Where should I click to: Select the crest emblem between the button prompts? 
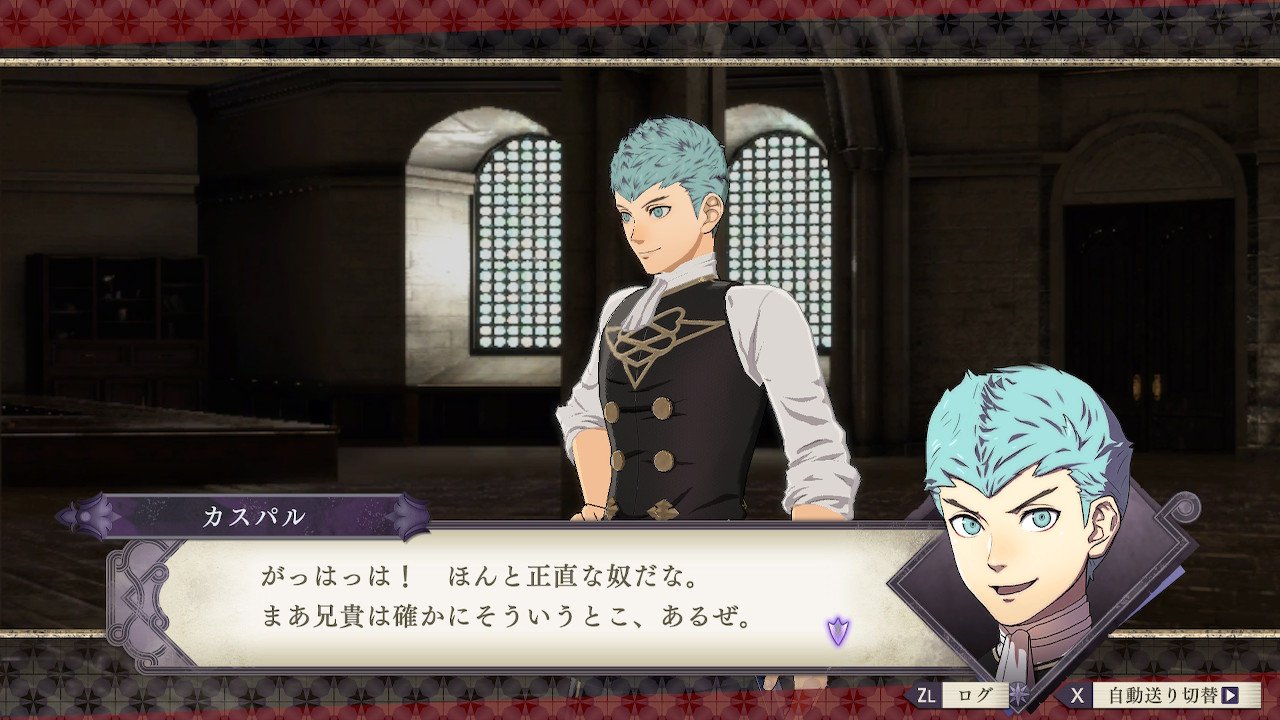1017,692
